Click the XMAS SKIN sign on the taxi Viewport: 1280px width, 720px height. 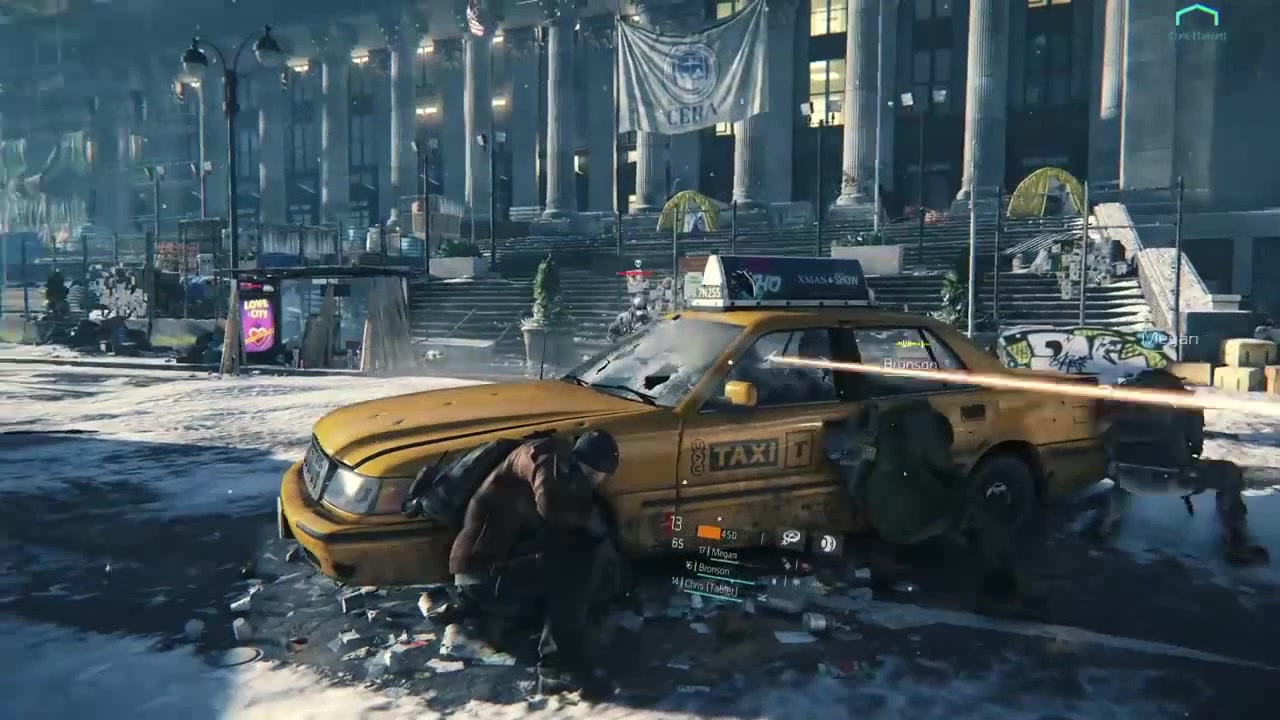pyautogui.click(x=828, y=280)
